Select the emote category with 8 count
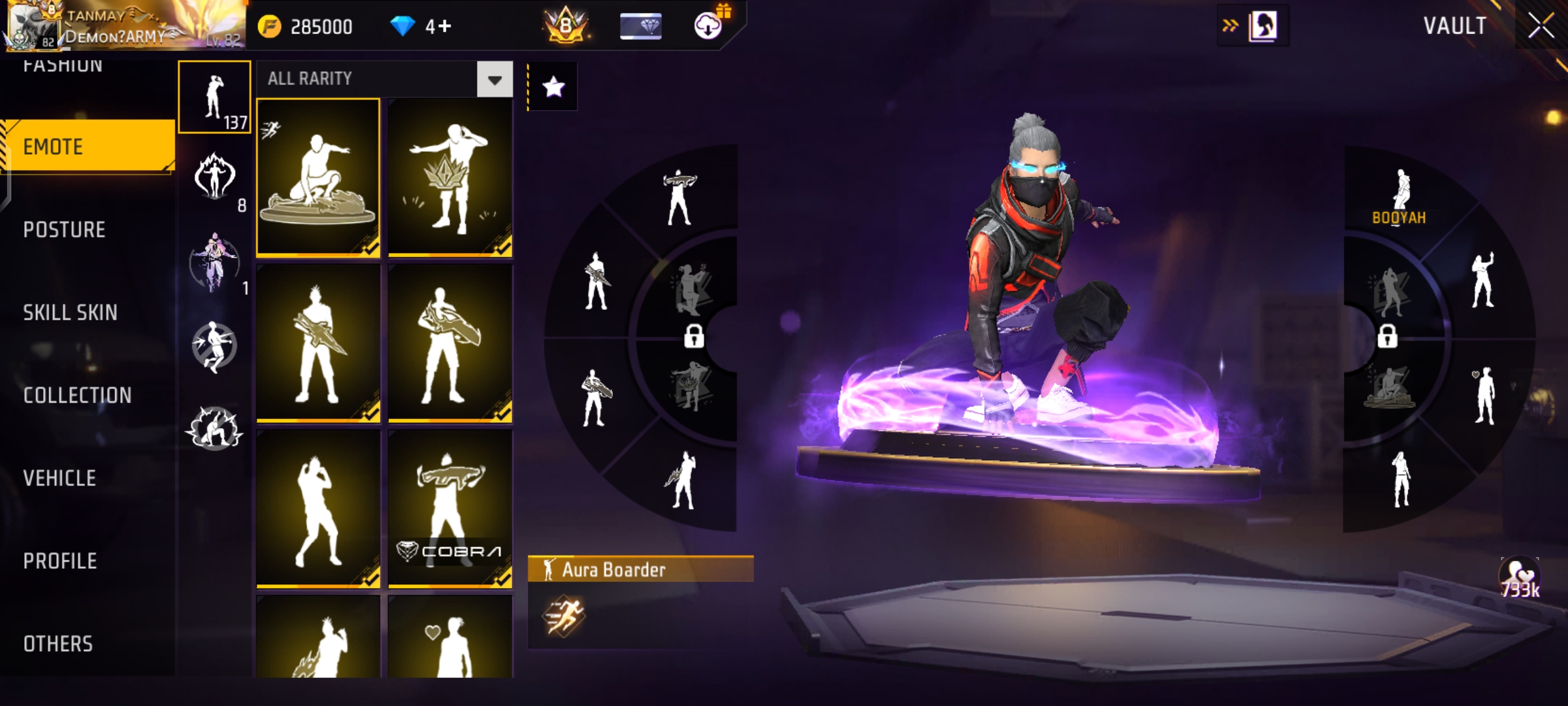The width and height of the screenshot is (1568, 706). 214,178
